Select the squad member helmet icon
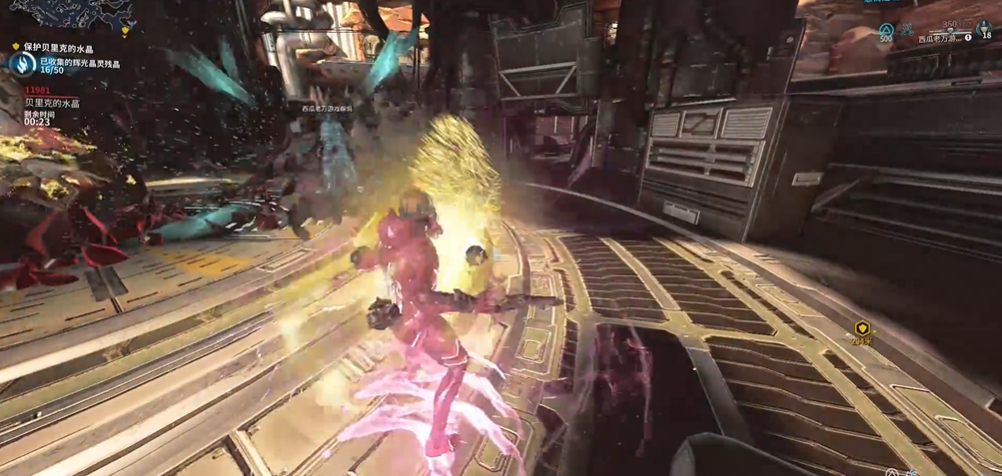 984,27
